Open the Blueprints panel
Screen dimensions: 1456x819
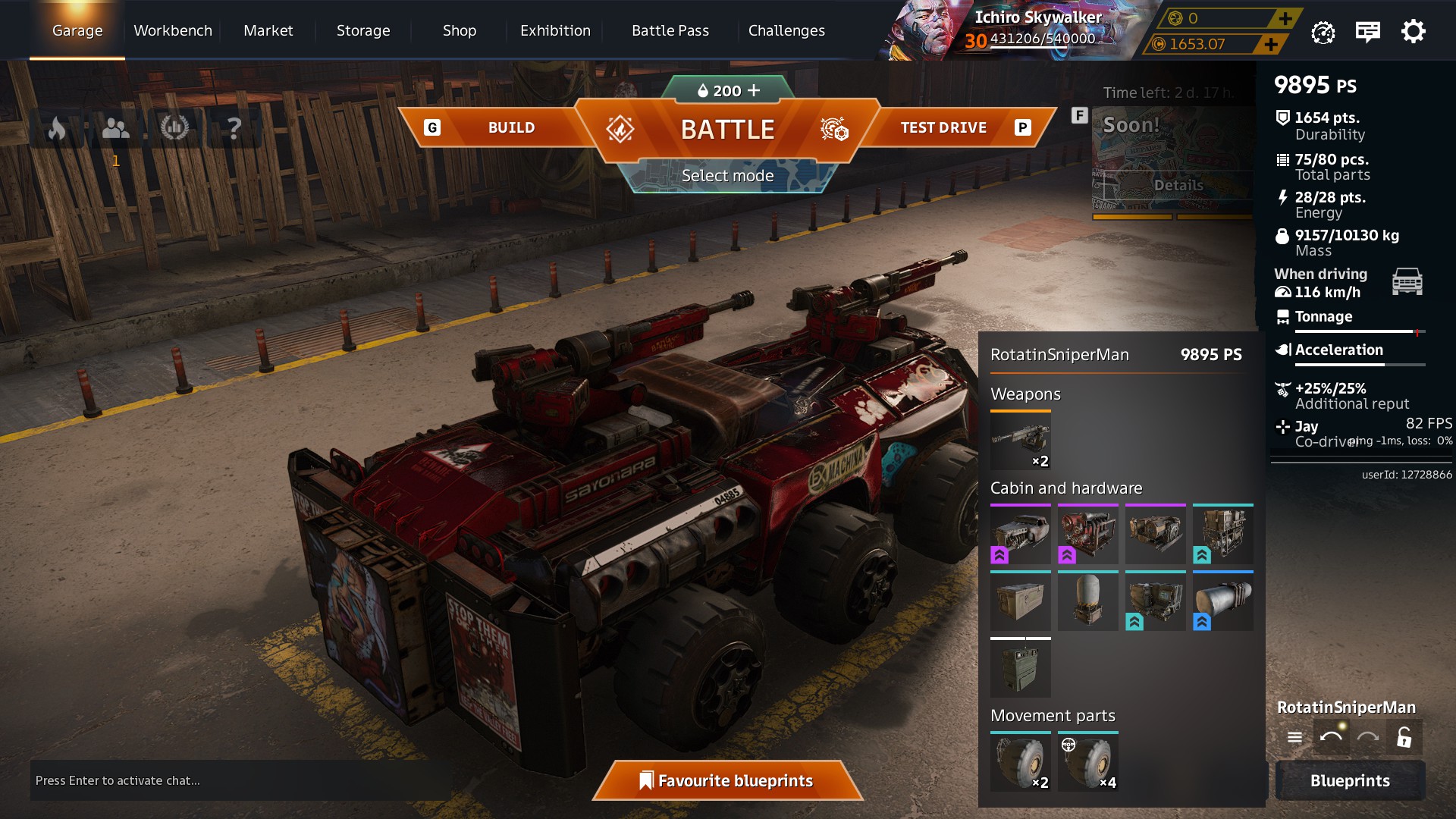coord(1350,780)
